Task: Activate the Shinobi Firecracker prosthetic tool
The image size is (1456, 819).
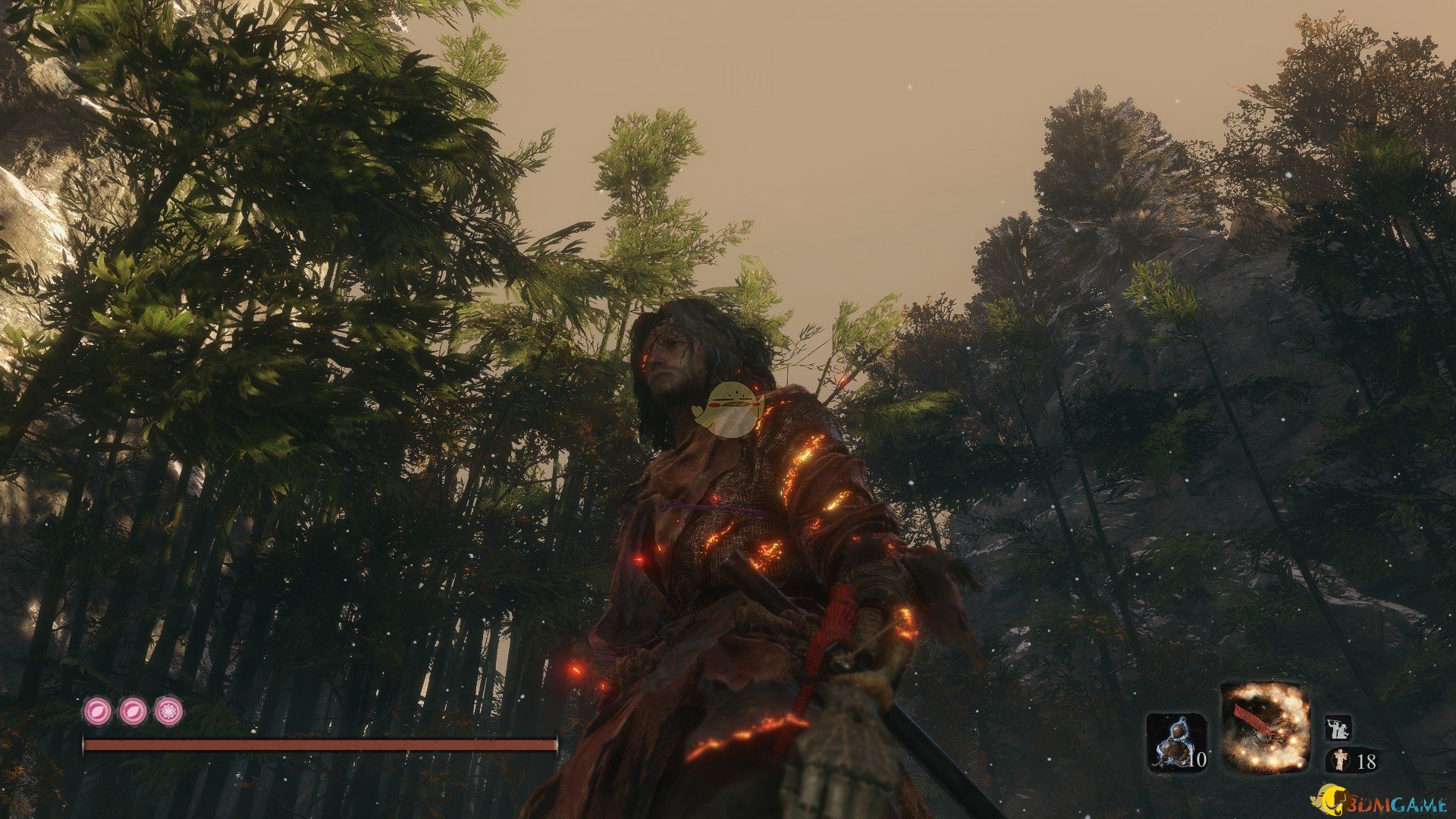Action: 1265,727
